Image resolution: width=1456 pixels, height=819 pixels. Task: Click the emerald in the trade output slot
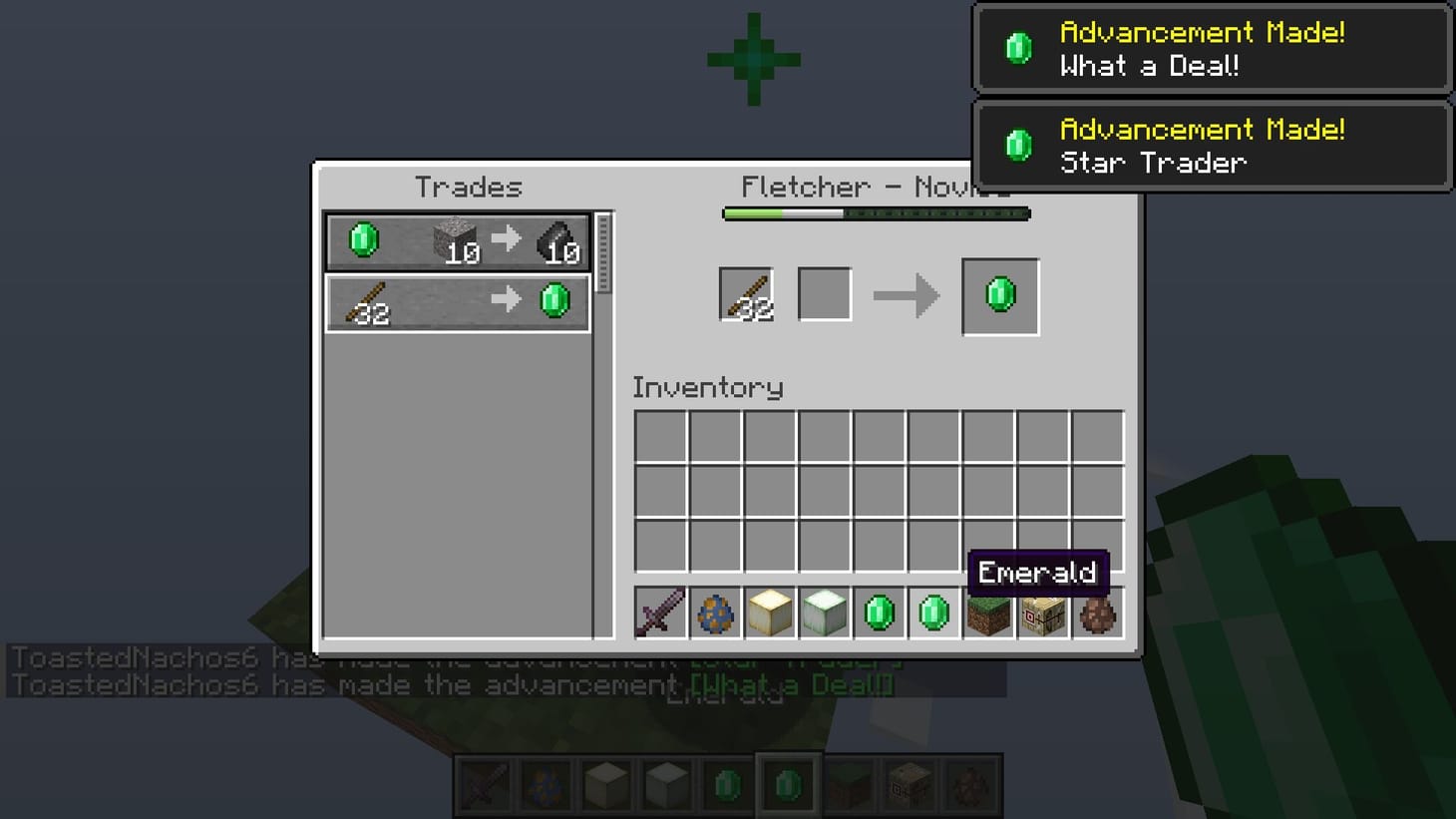tap(999, 294)
